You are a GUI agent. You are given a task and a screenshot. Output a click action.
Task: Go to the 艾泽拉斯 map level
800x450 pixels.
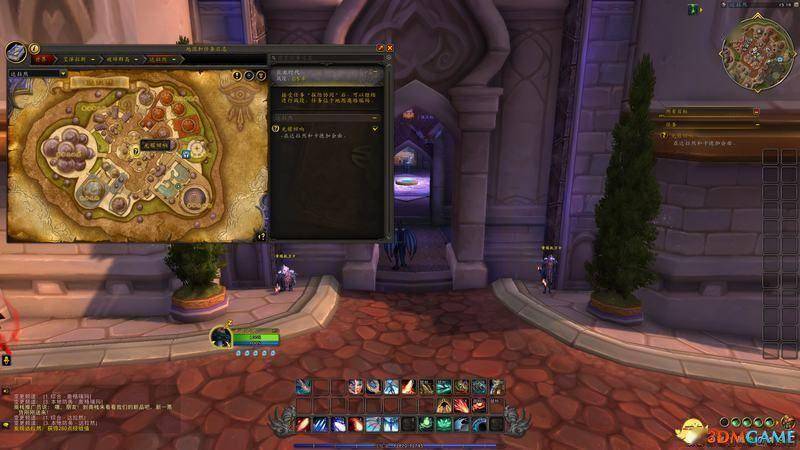click(x=75, y=59)
